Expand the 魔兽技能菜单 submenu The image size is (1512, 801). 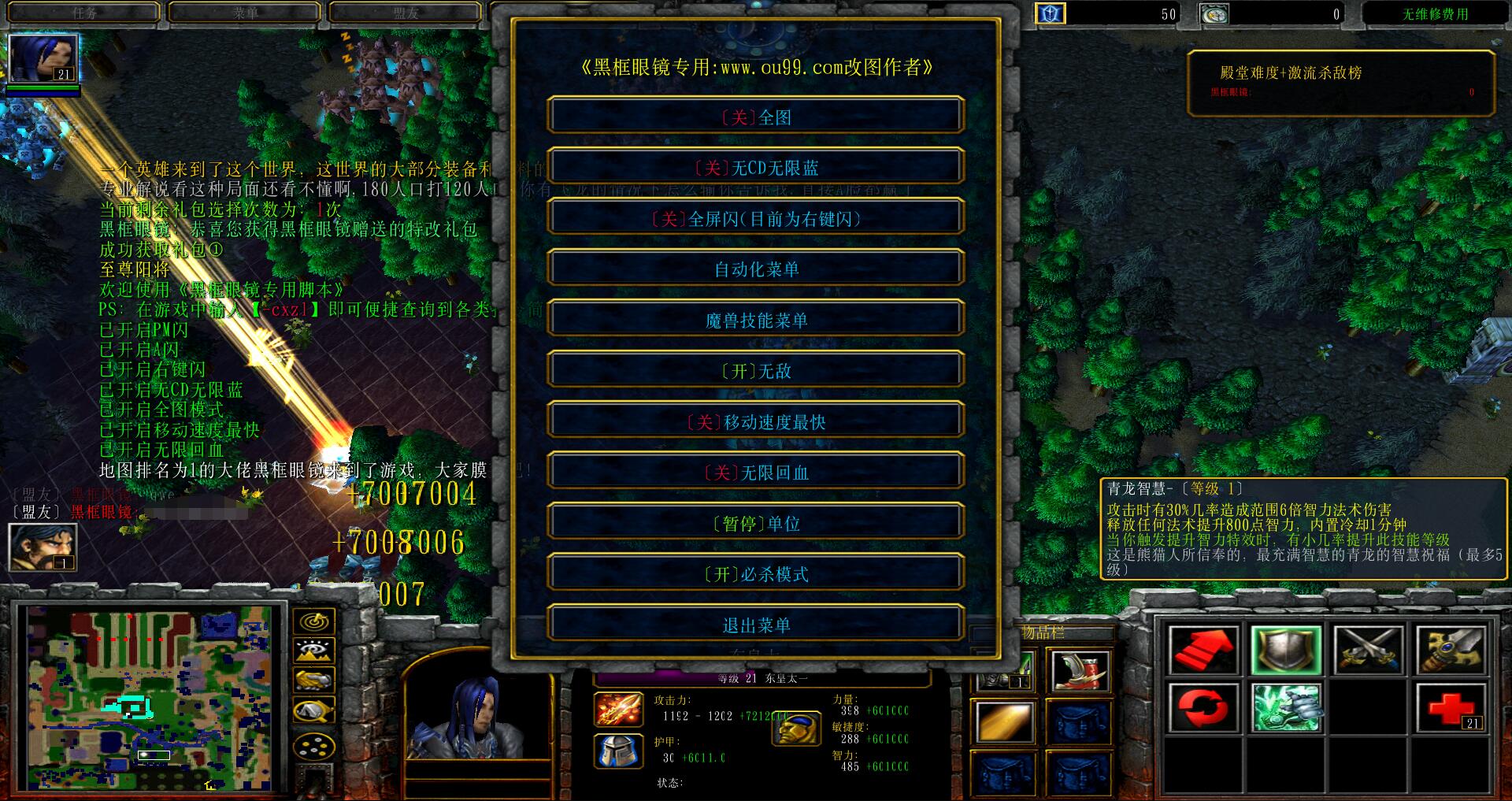coord(756,319)
